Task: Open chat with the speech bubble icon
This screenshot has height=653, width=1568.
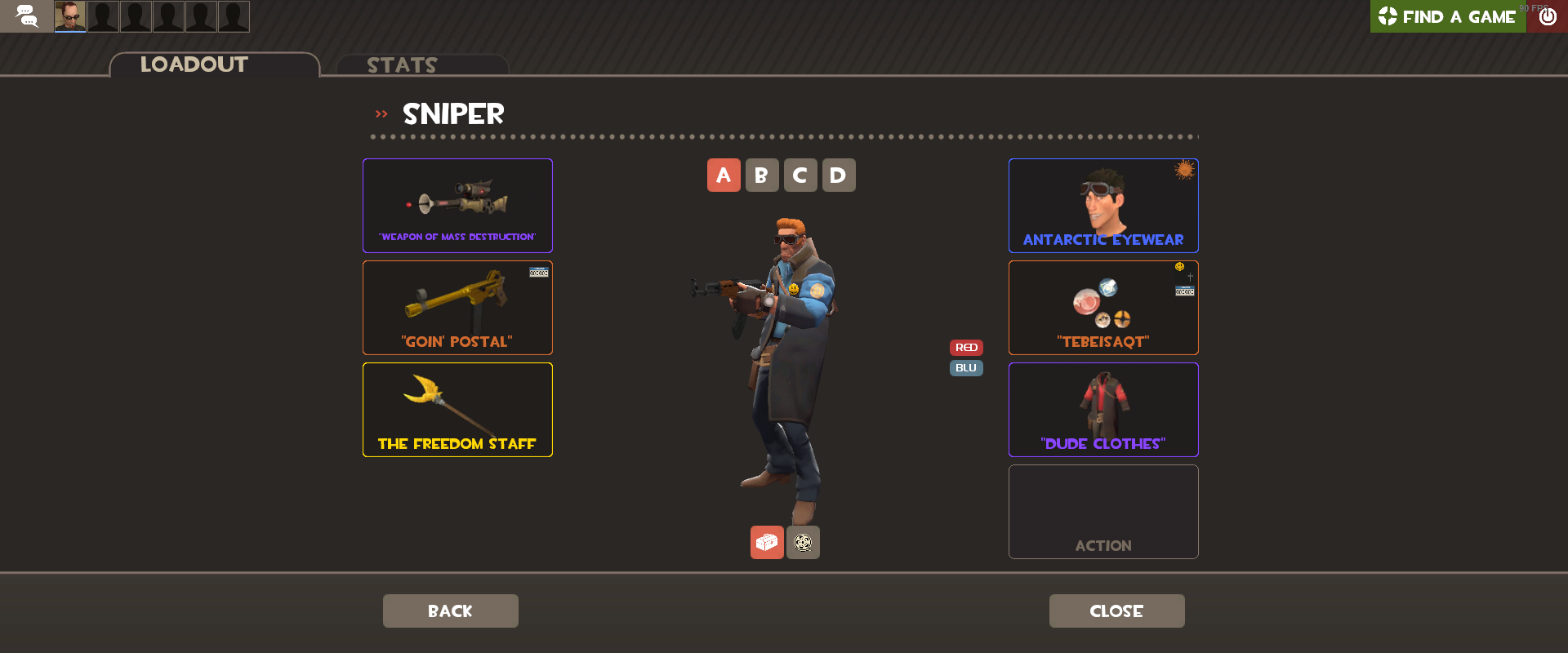Action: [x=27, y=16]
